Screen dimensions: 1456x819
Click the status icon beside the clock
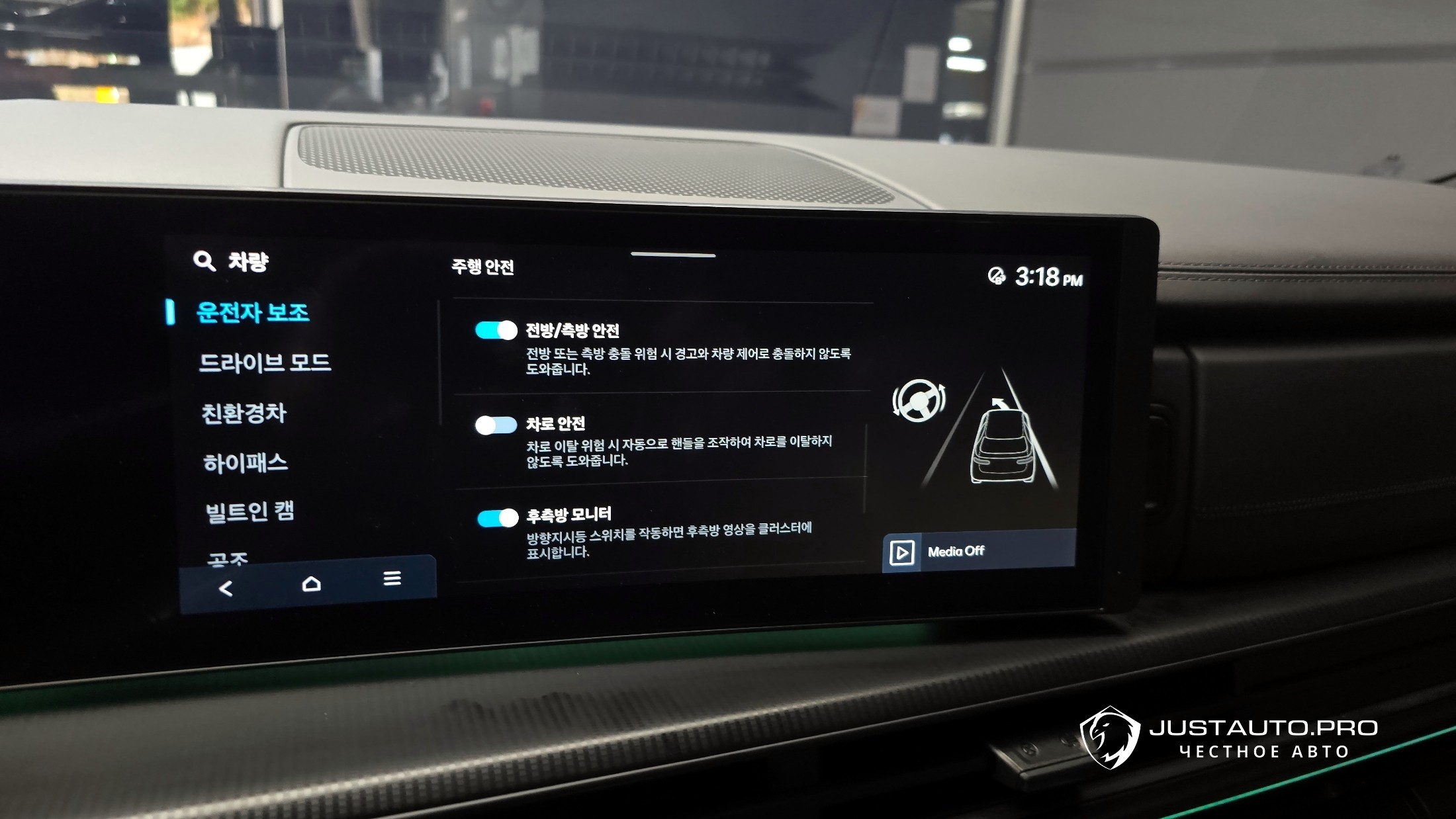(996, 276)
